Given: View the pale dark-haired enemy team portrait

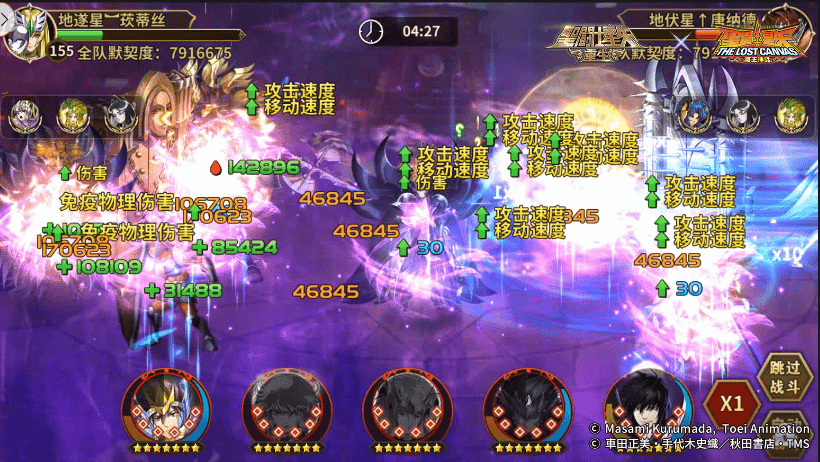Looking at the screenshot, I should pyautogui.click(x=741, y=115).
